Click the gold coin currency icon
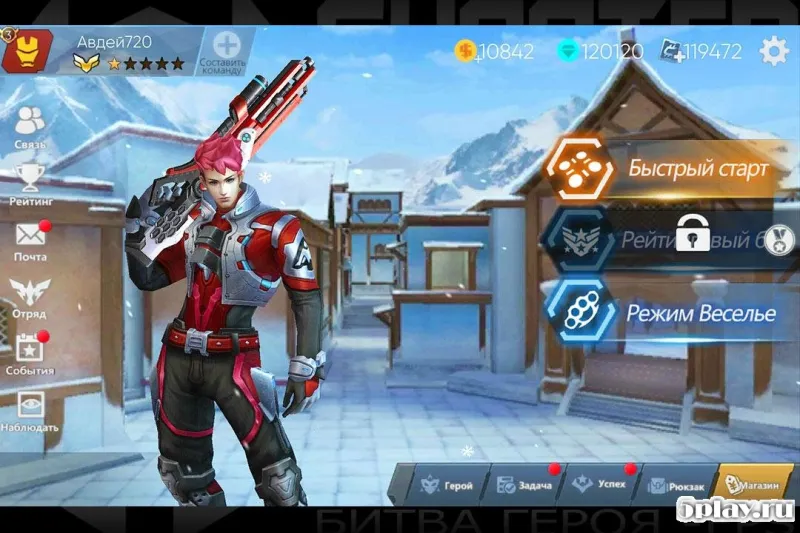Screen dimensions: 800x533 465,51
